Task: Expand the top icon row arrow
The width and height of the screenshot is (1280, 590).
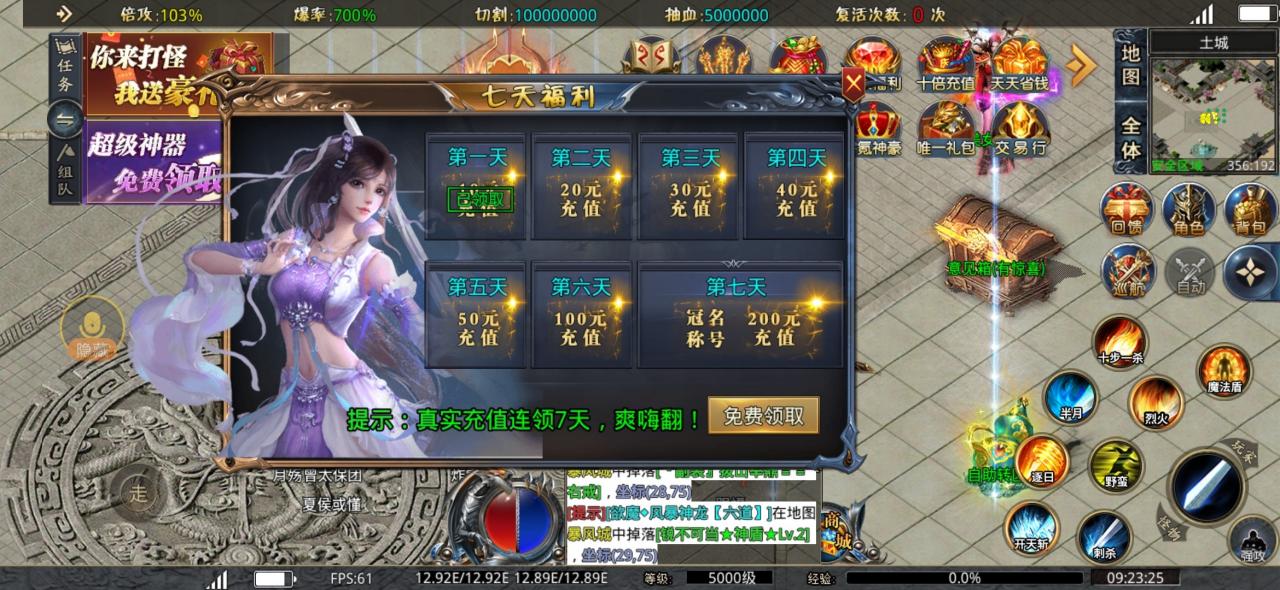Action: pos(1081,65)
